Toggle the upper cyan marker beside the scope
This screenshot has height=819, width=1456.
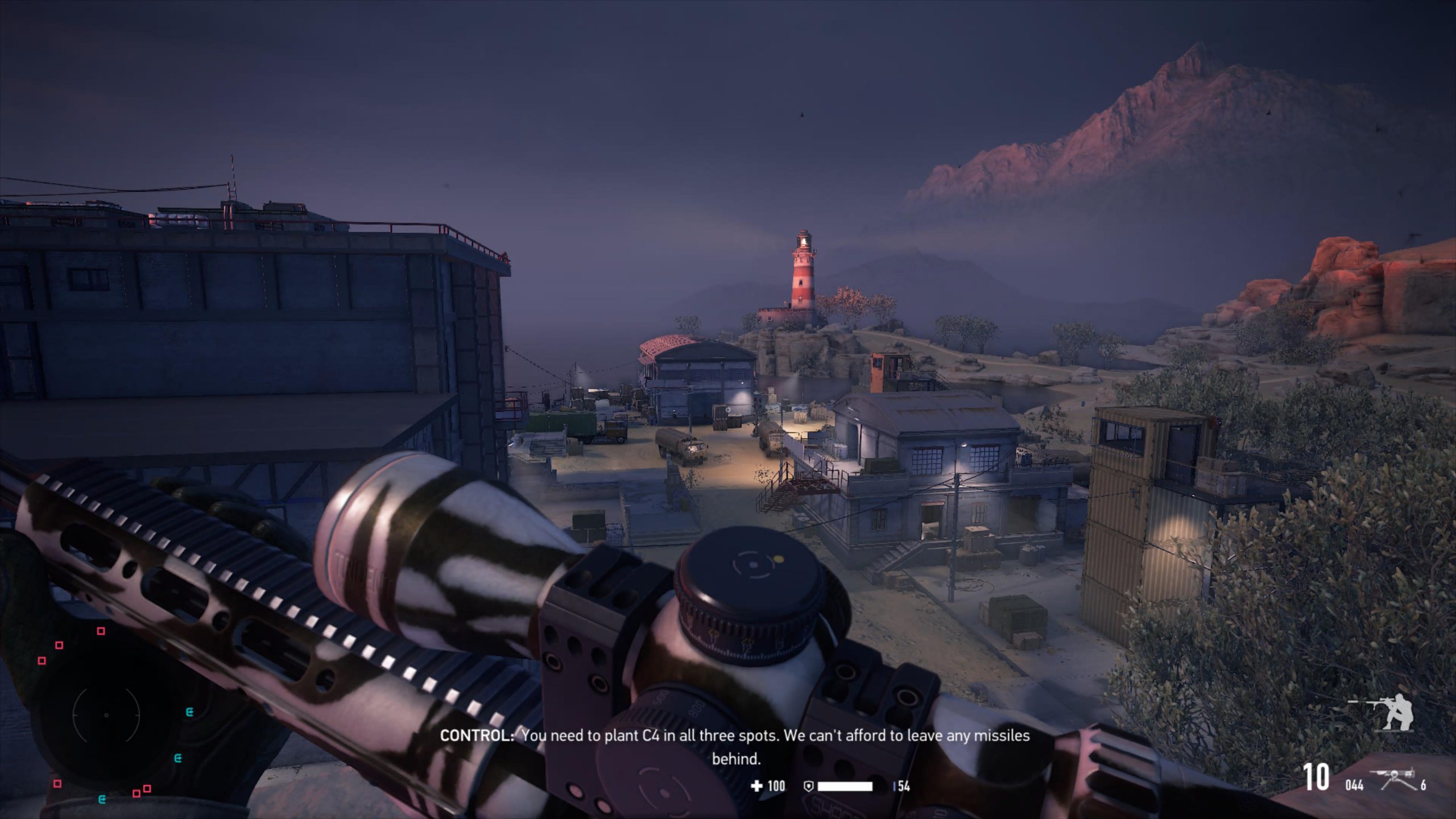190,712
